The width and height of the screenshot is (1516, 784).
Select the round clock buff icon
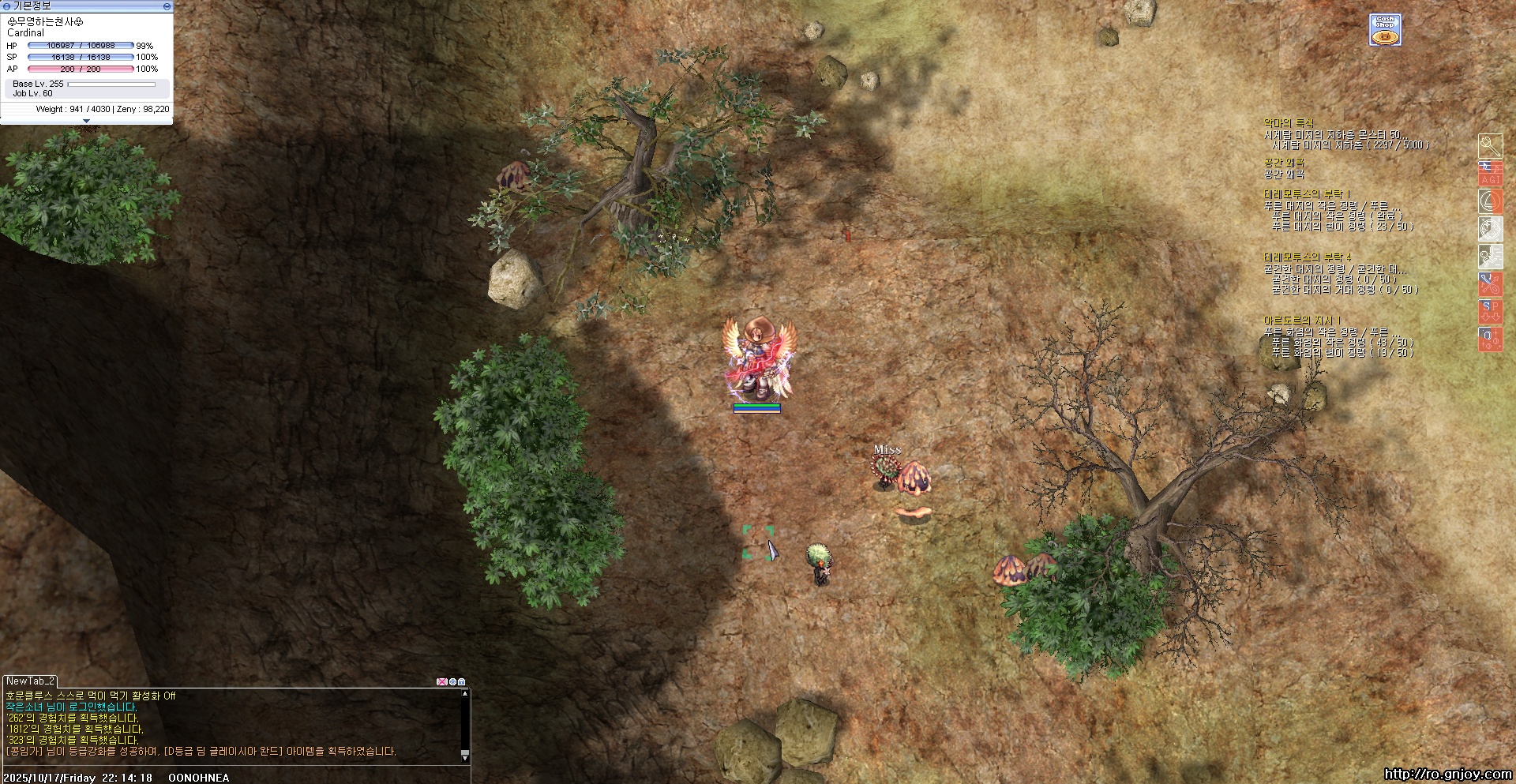[x=1490, y=229]
